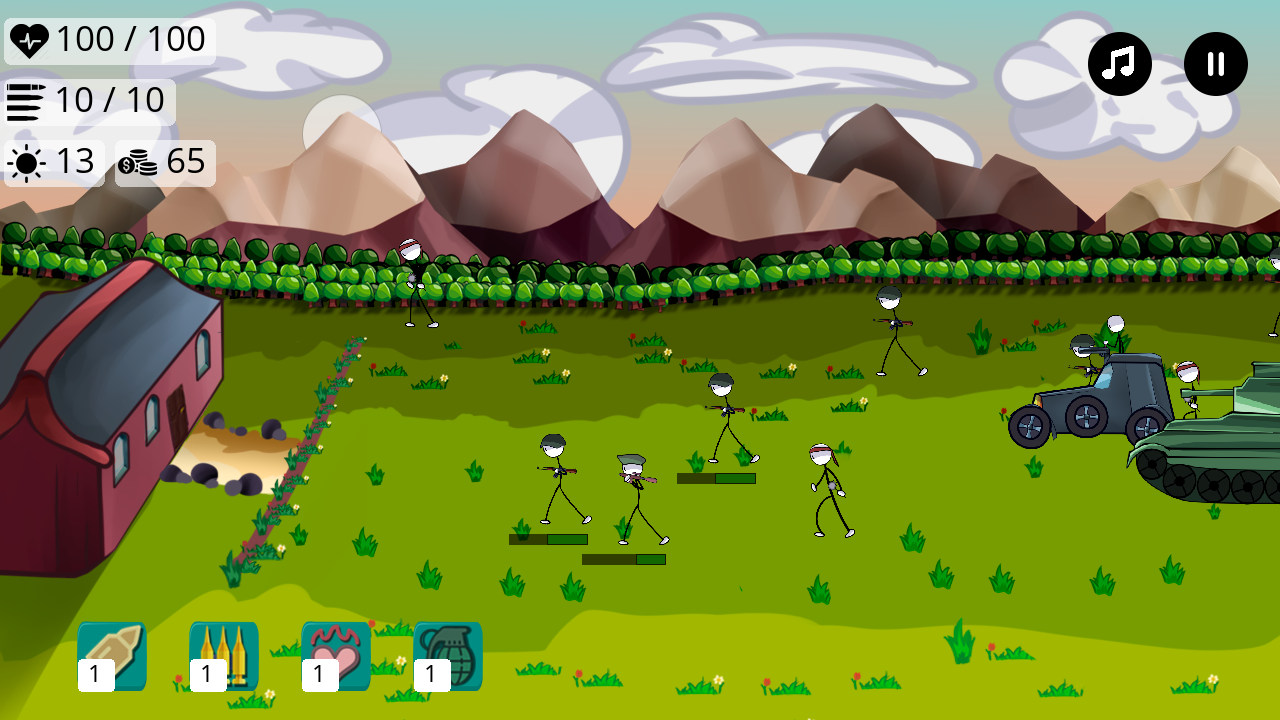Image resolution: width=1280 pixels, height=720 pixels.
Task: Activate the piercing bullet power-up
Action: pyautogui.click(x=111, y=655)
